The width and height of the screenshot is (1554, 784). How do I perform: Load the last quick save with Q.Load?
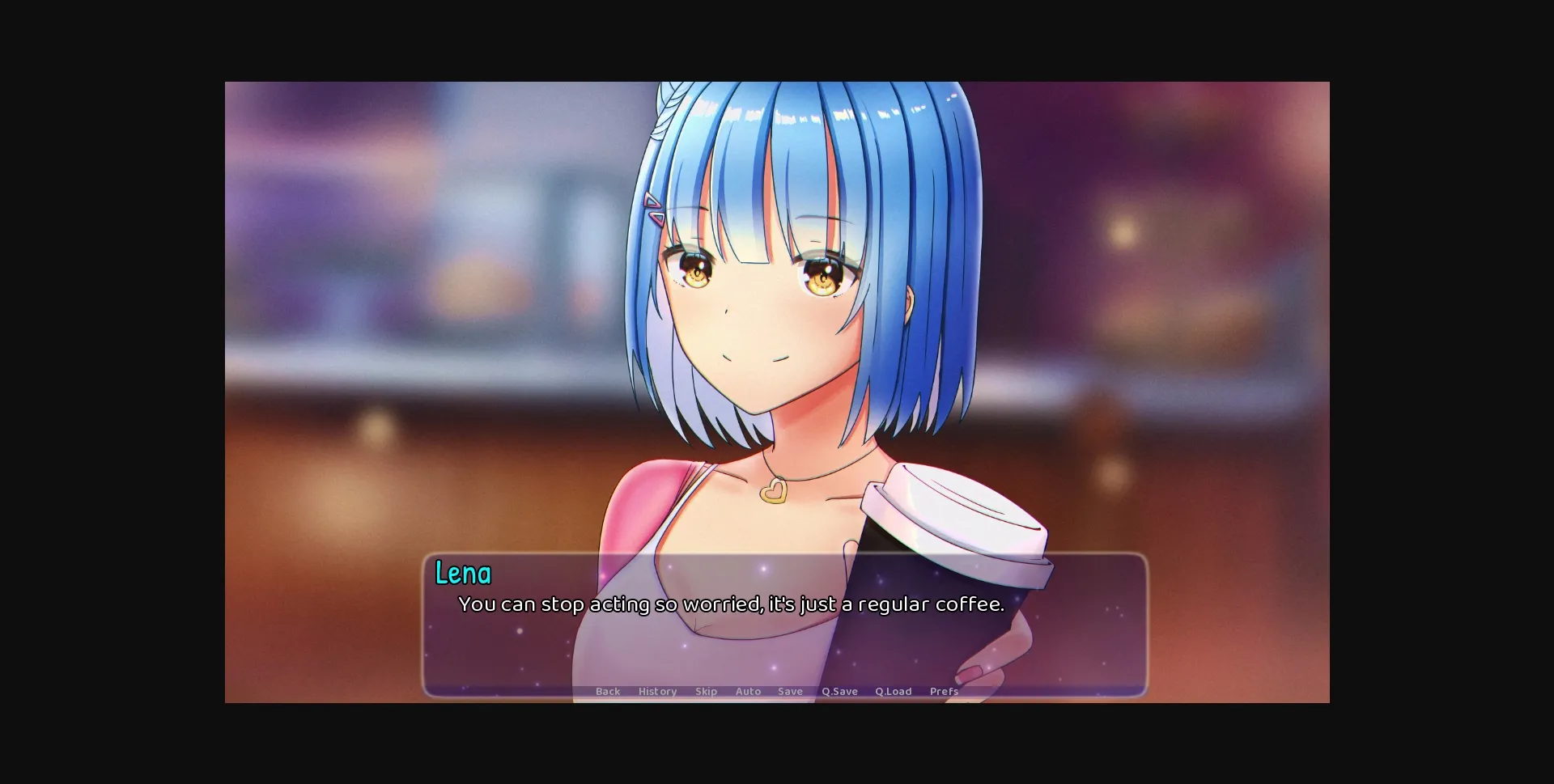[x=894, y=691]
